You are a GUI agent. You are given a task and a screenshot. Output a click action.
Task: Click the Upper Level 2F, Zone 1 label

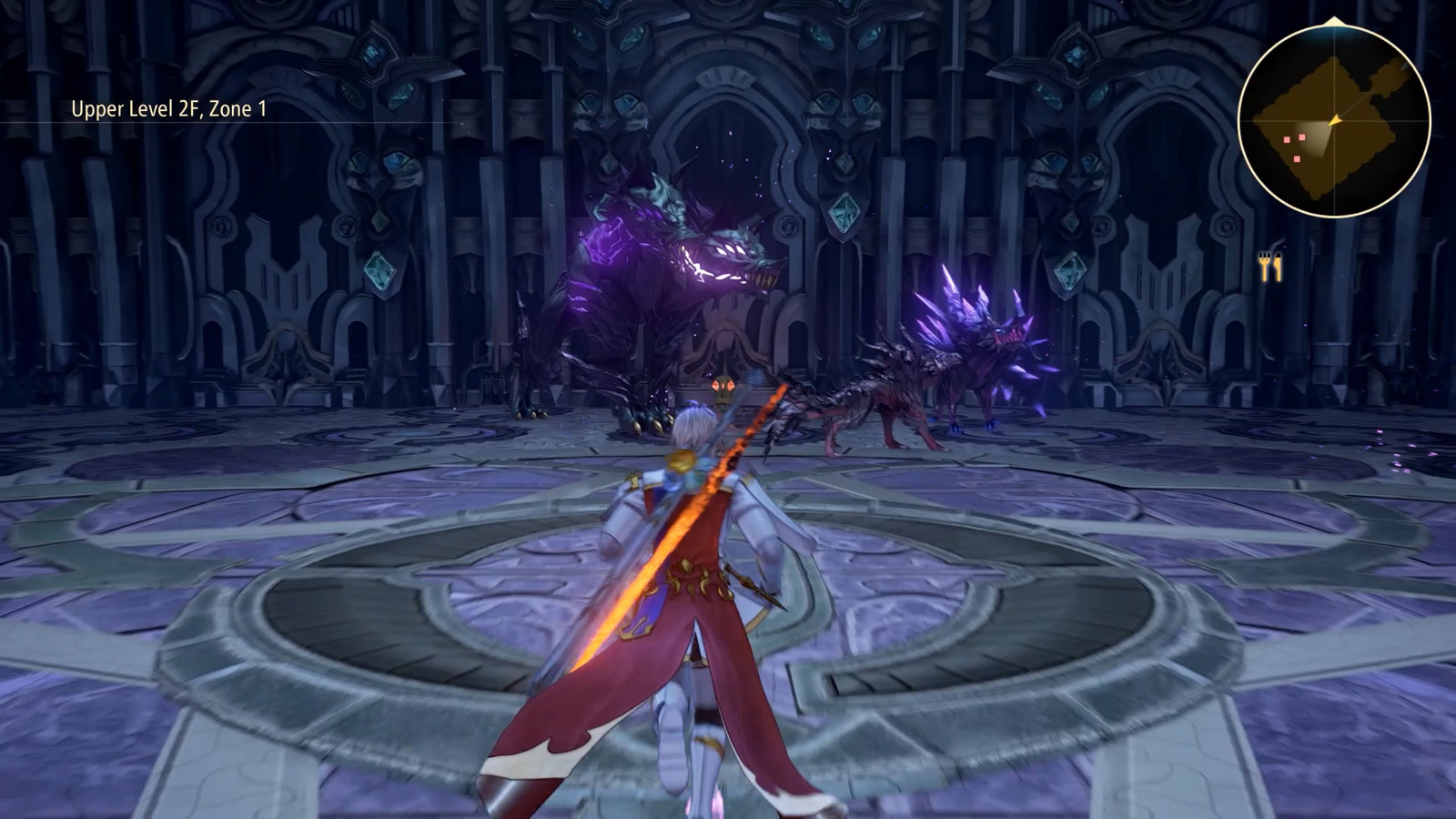(x=168, y=108)
